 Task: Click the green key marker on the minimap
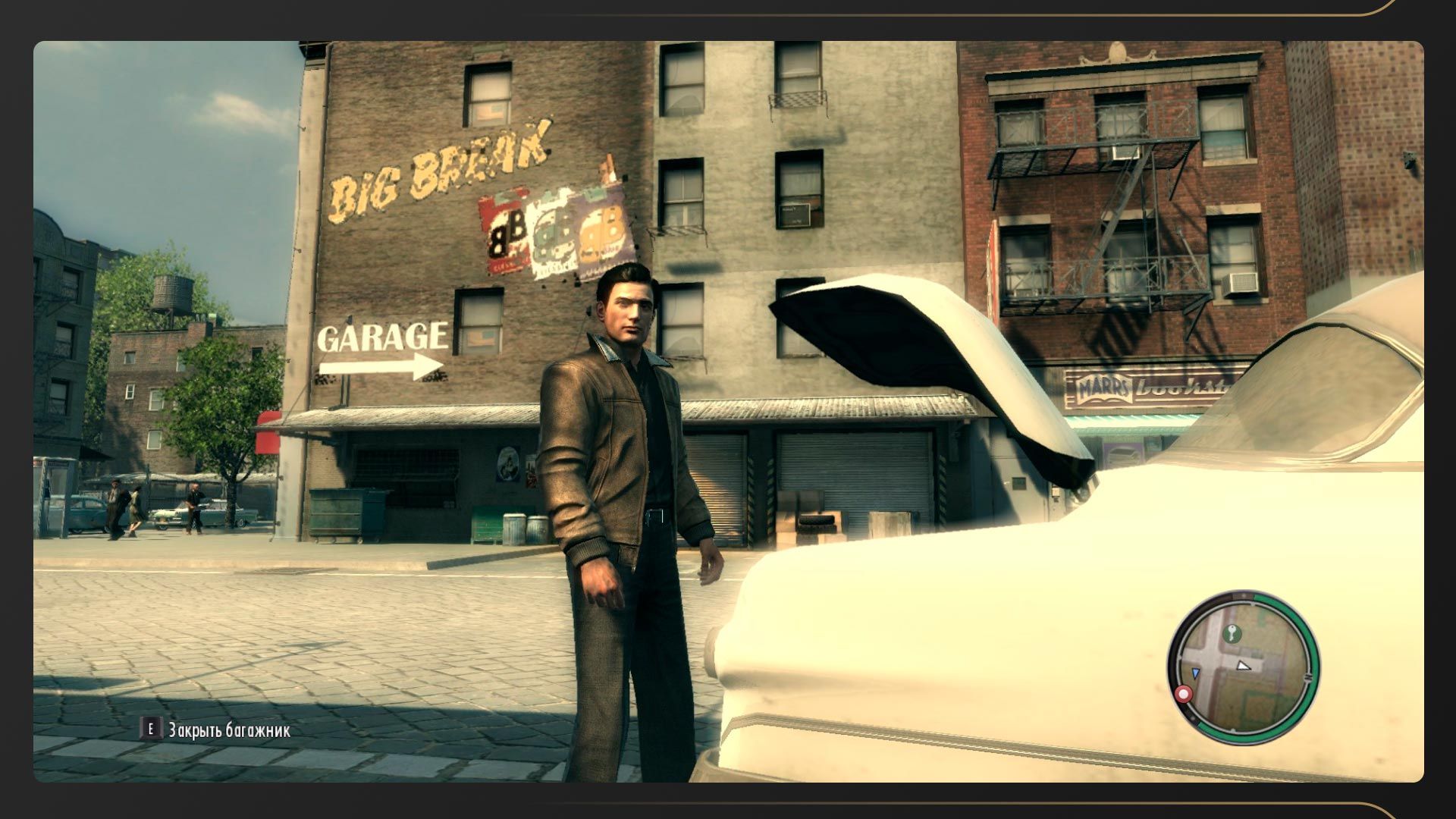coord(1232,633)
